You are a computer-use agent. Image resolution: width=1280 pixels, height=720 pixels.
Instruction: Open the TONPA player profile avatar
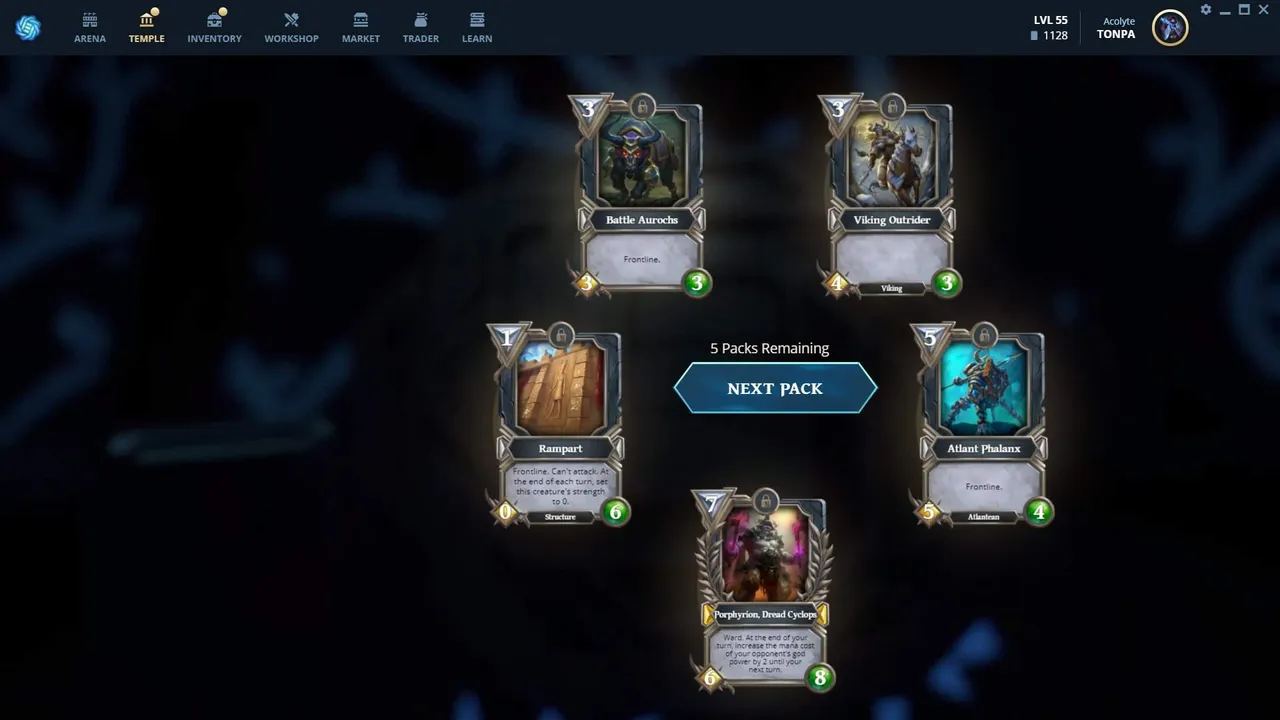tap(1169, 28)
